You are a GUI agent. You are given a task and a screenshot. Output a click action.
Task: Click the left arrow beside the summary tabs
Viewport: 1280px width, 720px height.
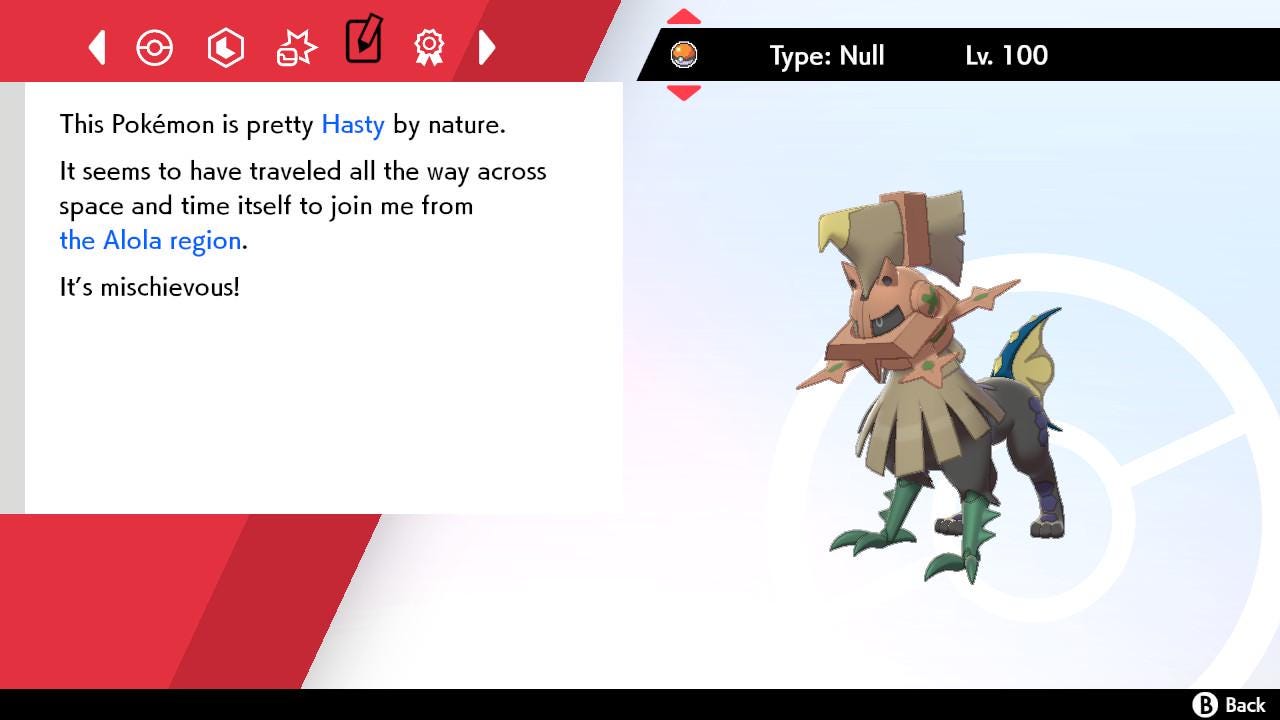point(97,47)
